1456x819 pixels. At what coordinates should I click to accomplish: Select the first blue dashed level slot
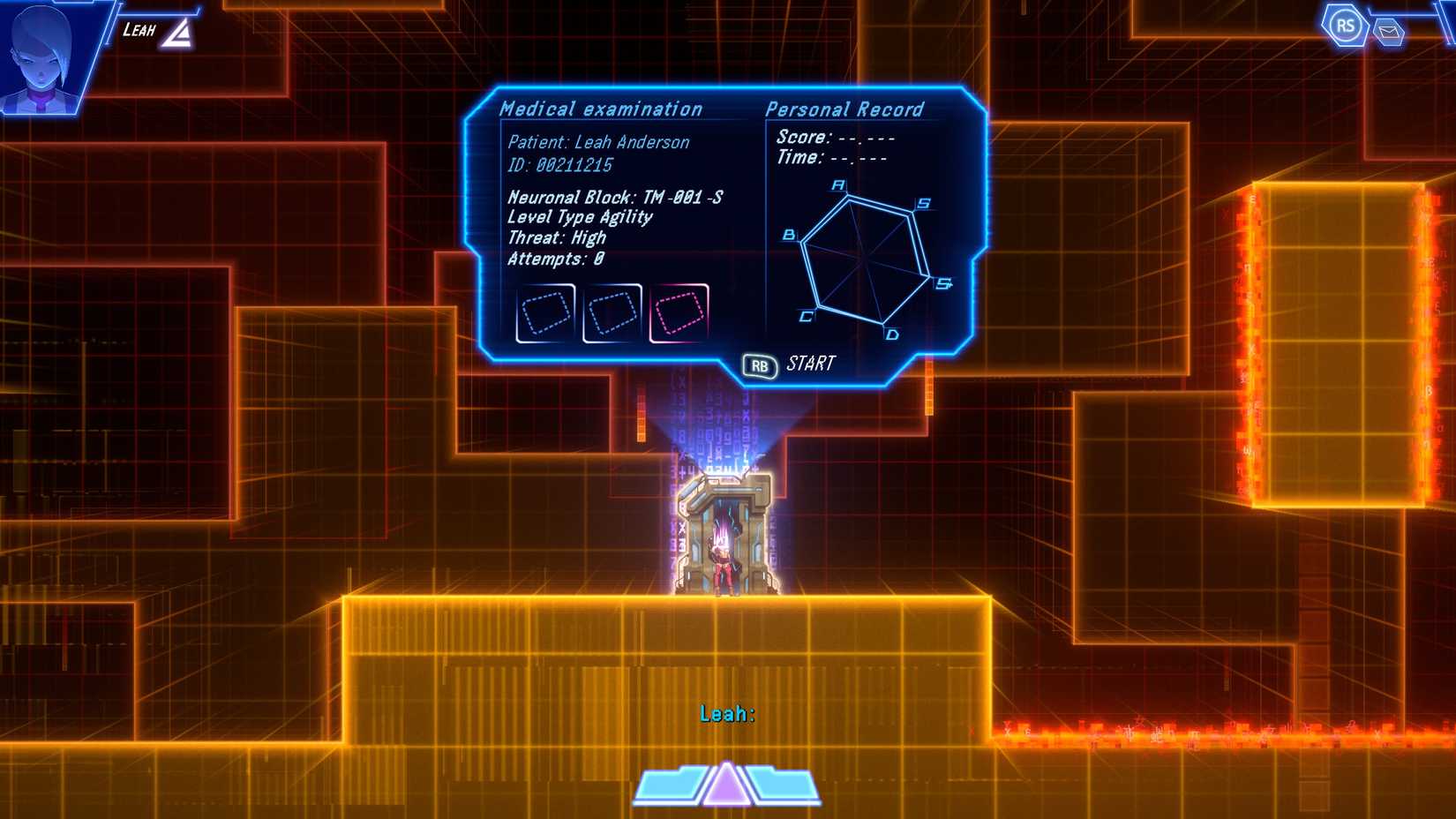(x=546, y=312)
